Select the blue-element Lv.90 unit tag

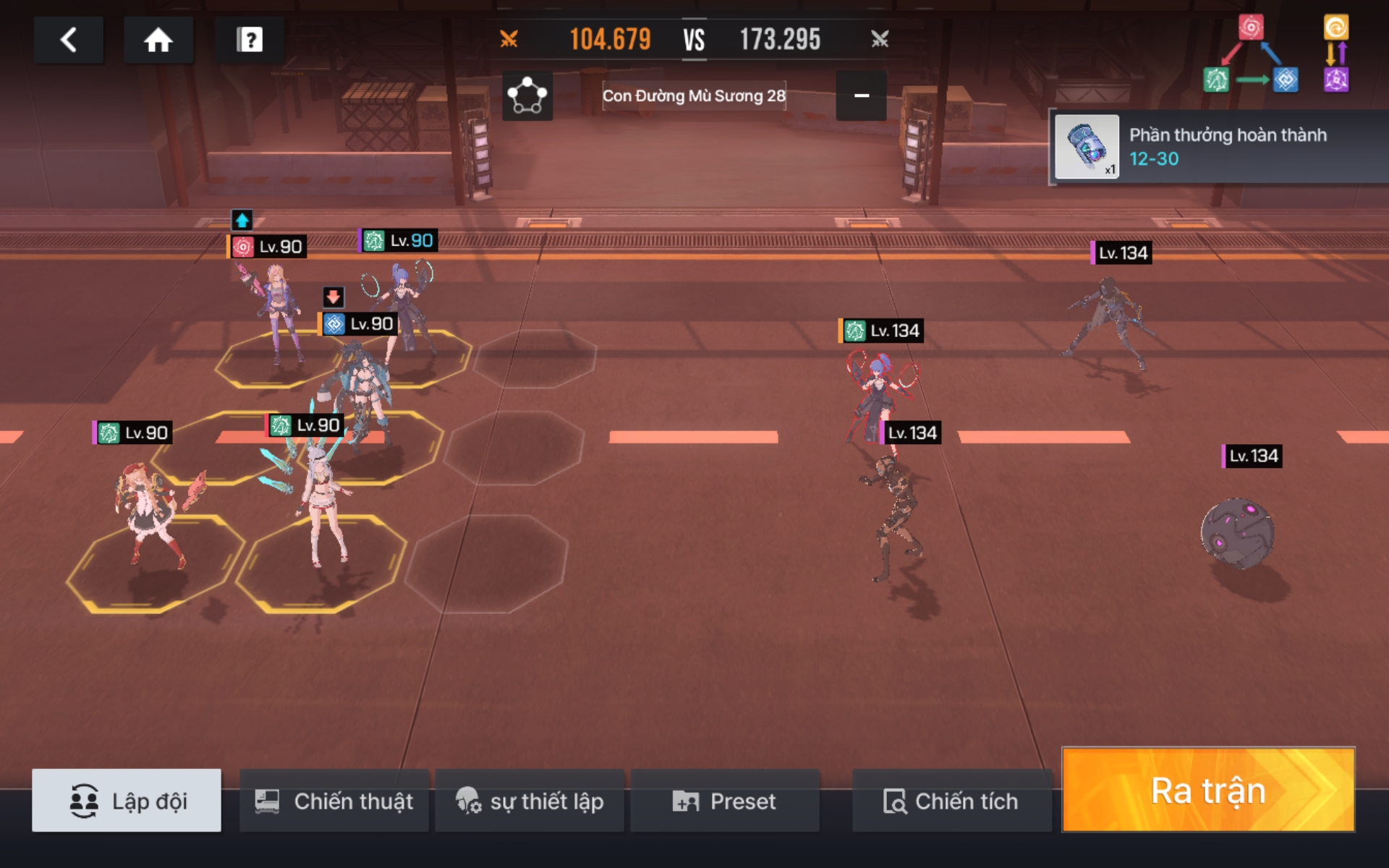pos(359,324)
